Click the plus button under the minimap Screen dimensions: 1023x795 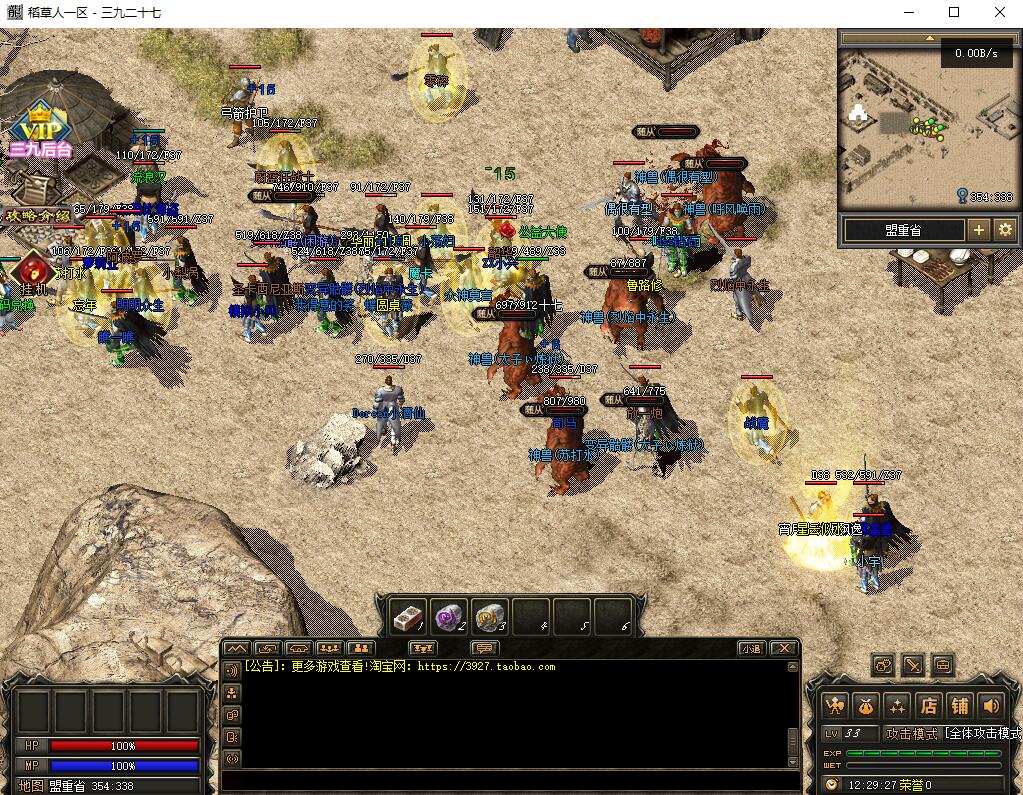[x=979, y=230]
